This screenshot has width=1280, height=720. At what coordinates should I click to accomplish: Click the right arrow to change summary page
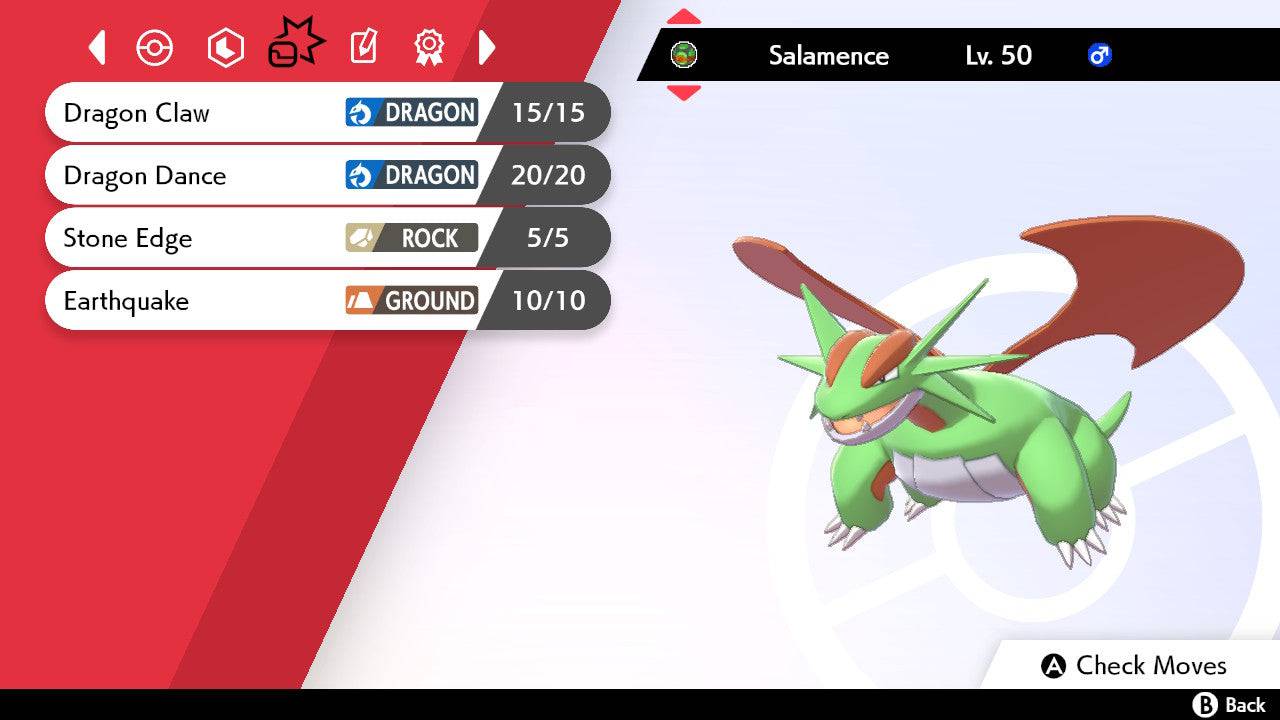(487, 47)
